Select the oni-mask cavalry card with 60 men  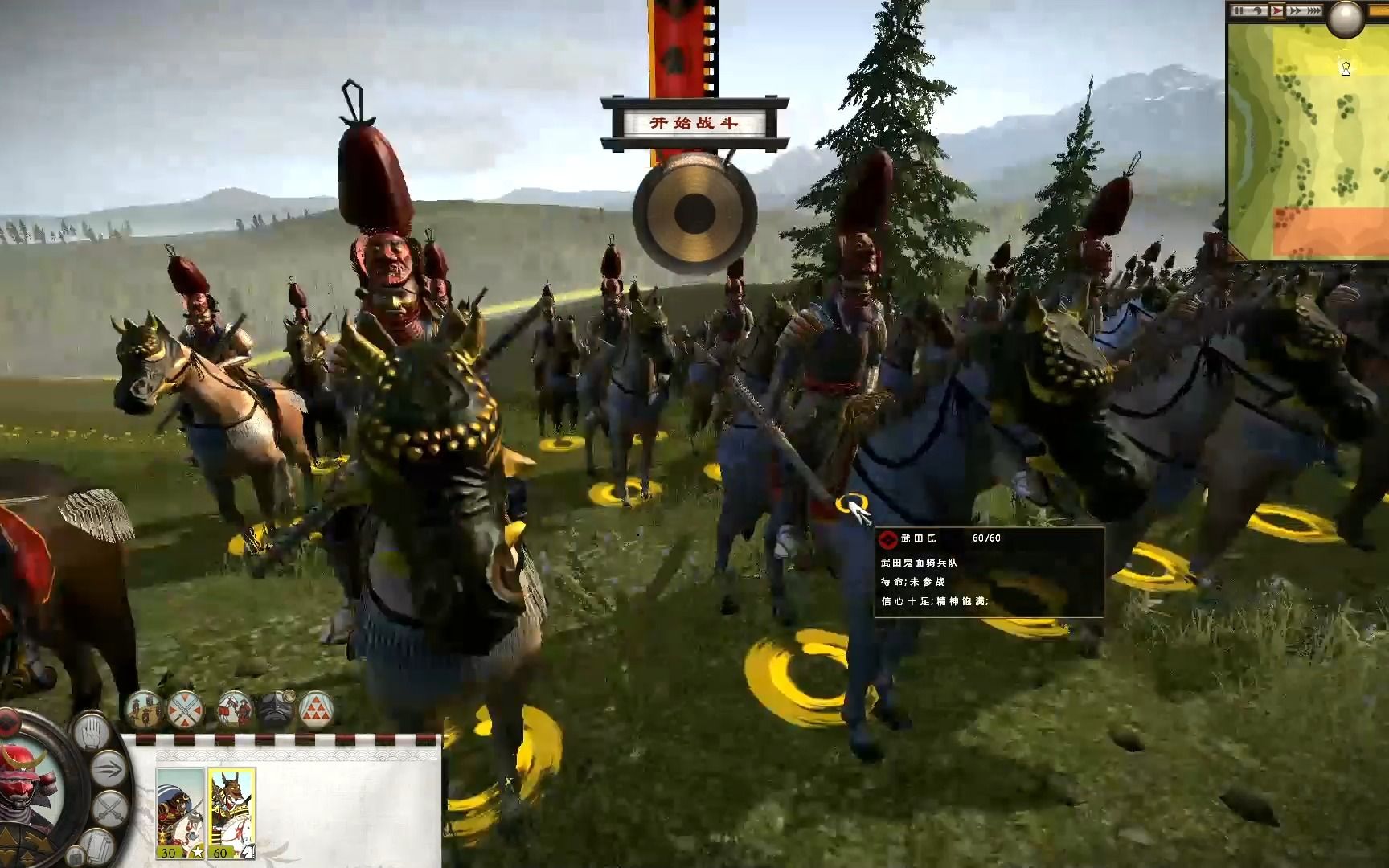(231, 813)
